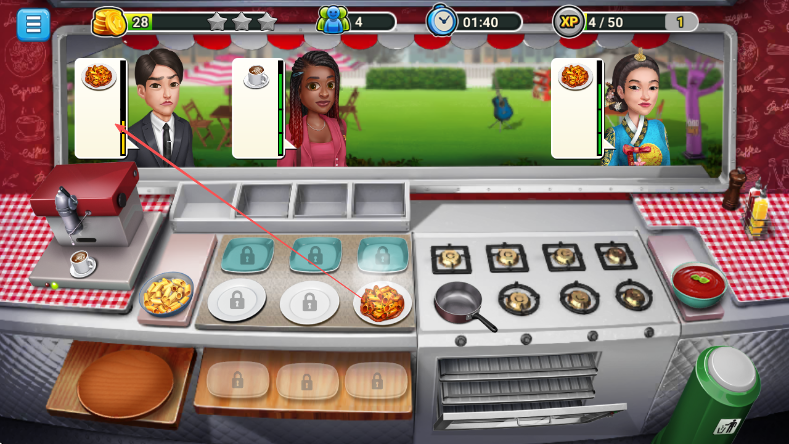Select the round wooden board
Image resolution: width=789 pixels, height=444 pixels.
(x=125, y=382)
